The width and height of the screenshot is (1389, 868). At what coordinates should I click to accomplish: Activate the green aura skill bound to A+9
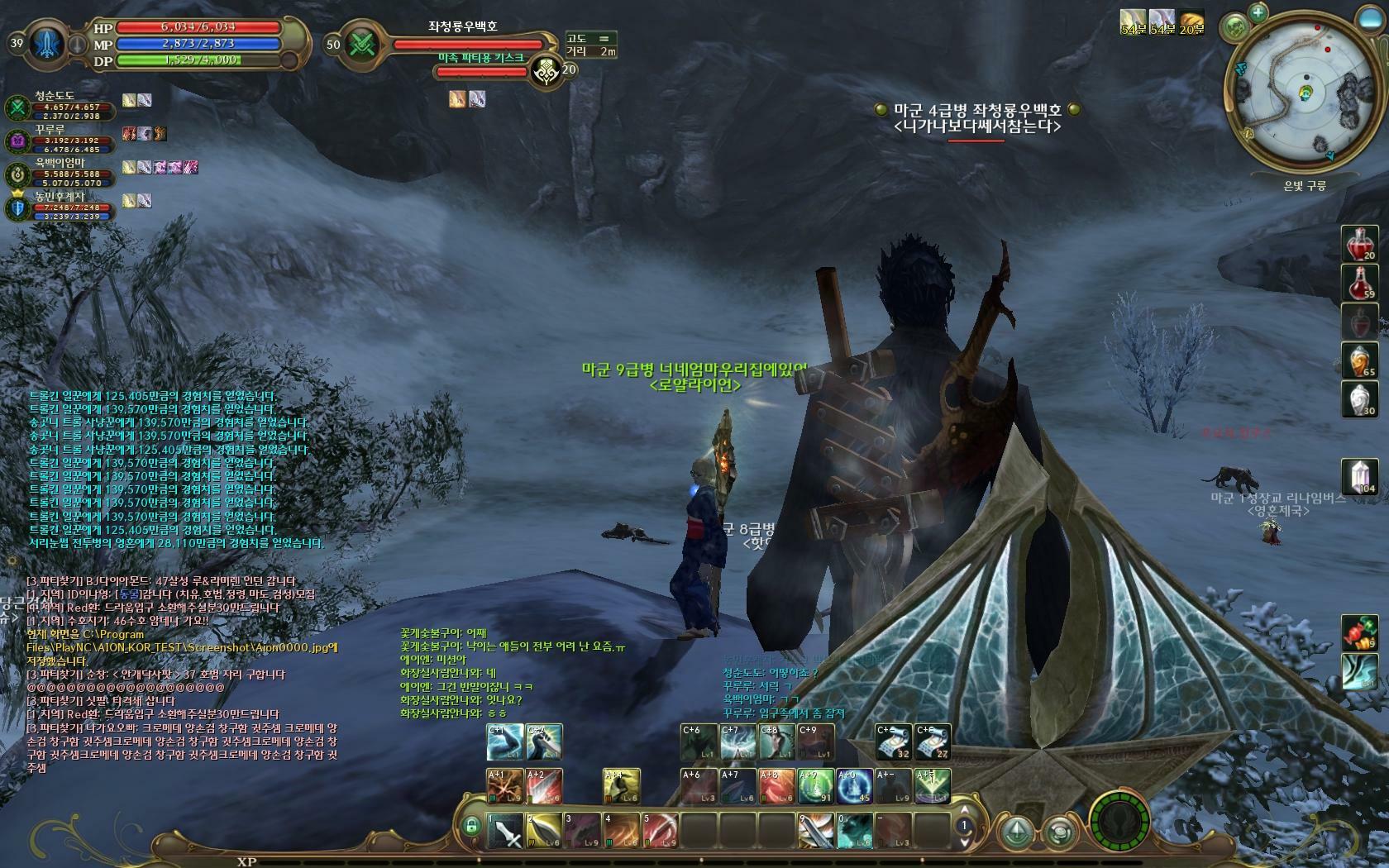pyautogui.click(x=815, y=786)
